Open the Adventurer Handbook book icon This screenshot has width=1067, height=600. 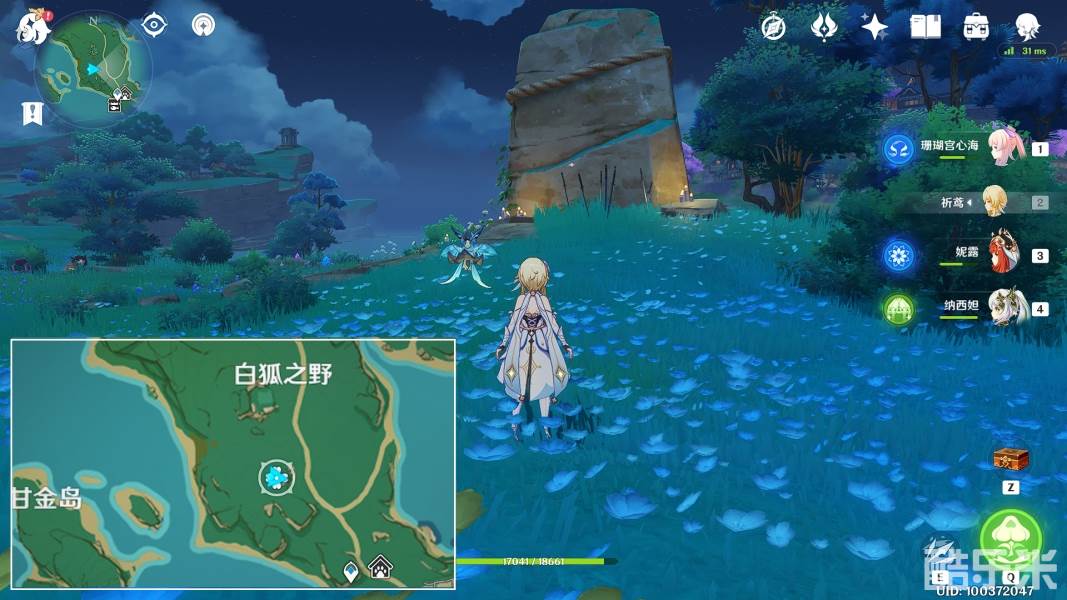tap(925, 27)
